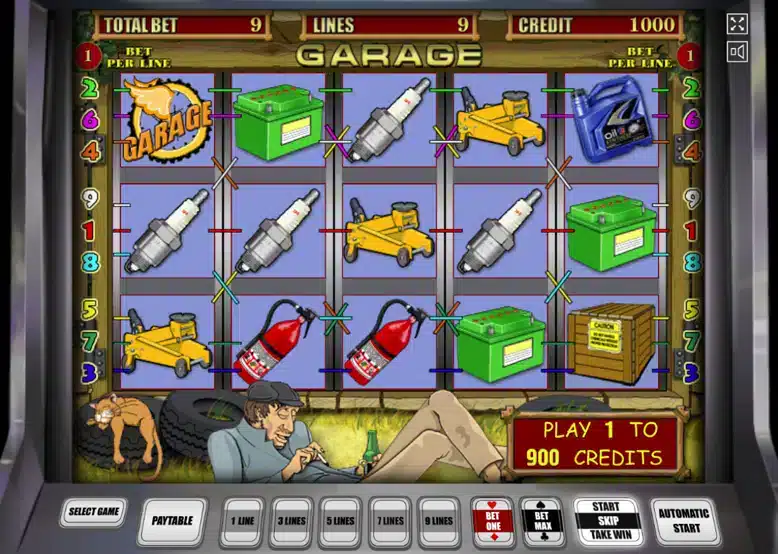Viewport: 778px width, 554px height.
Task: Set play to 3 Lines
Action: click(x=292, y=520)
